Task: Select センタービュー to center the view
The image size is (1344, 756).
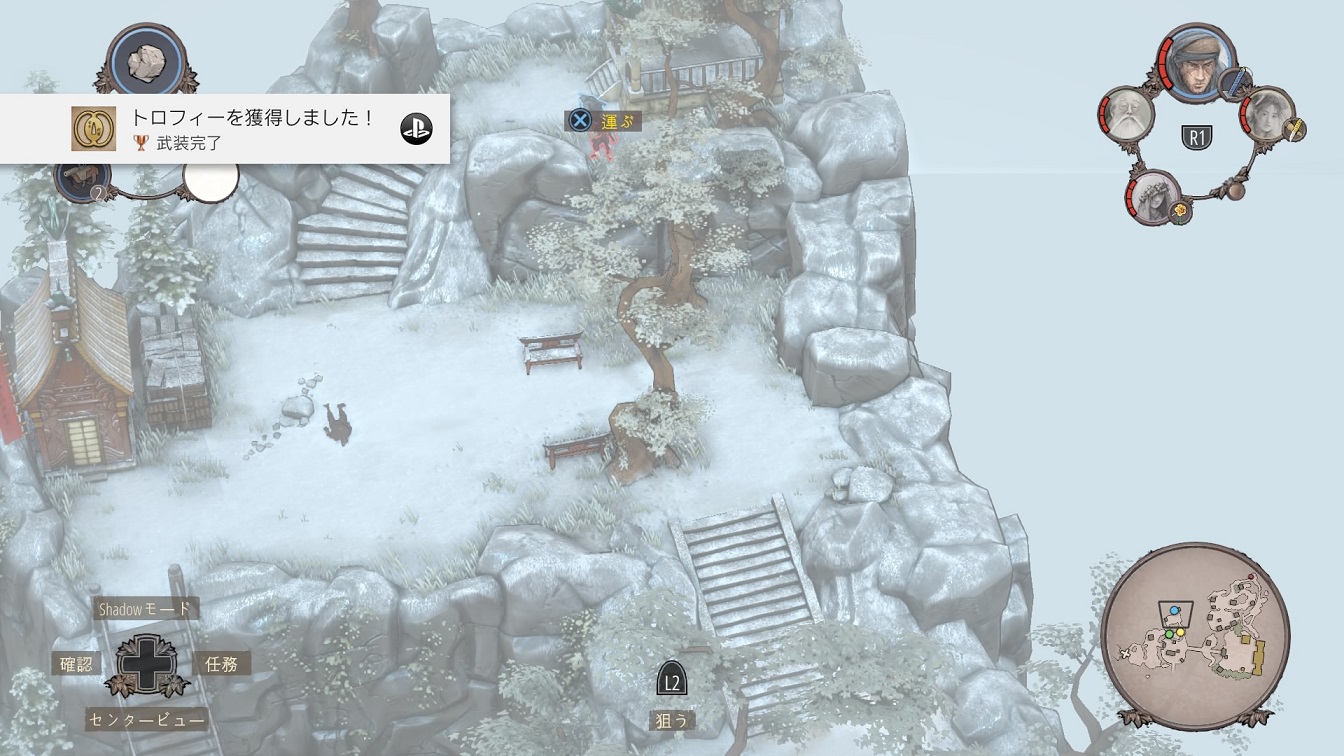Action: point(146,719)
